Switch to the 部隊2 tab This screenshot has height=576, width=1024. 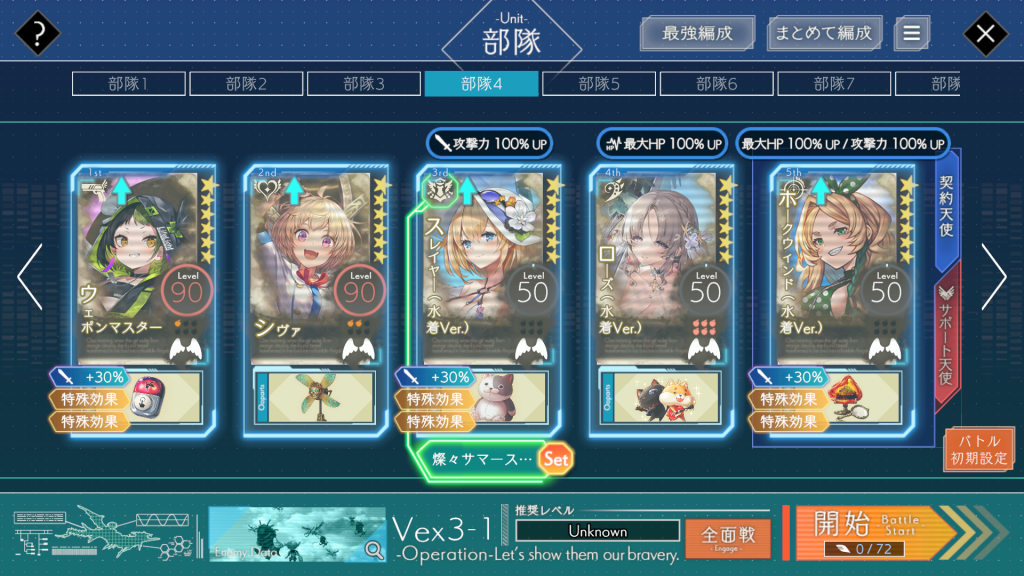click(x=245, y=84)
